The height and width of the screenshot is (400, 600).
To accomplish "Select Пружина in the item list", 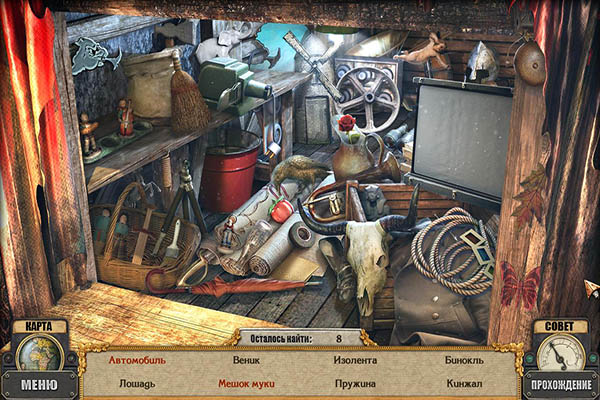I will [x=355, y=383].
